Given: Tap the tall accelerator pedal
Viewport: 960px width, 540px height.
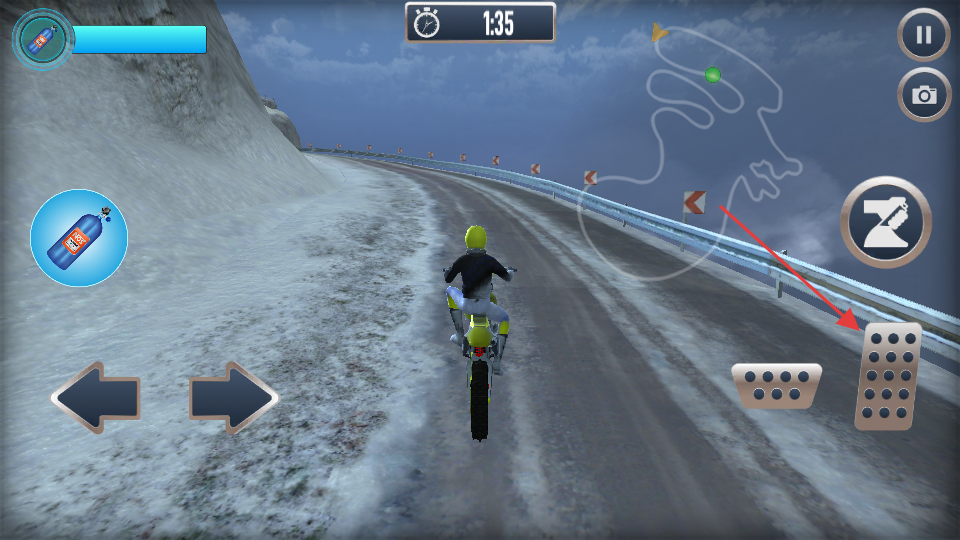Looking at the screenshot, I should [x=888, y=376].
